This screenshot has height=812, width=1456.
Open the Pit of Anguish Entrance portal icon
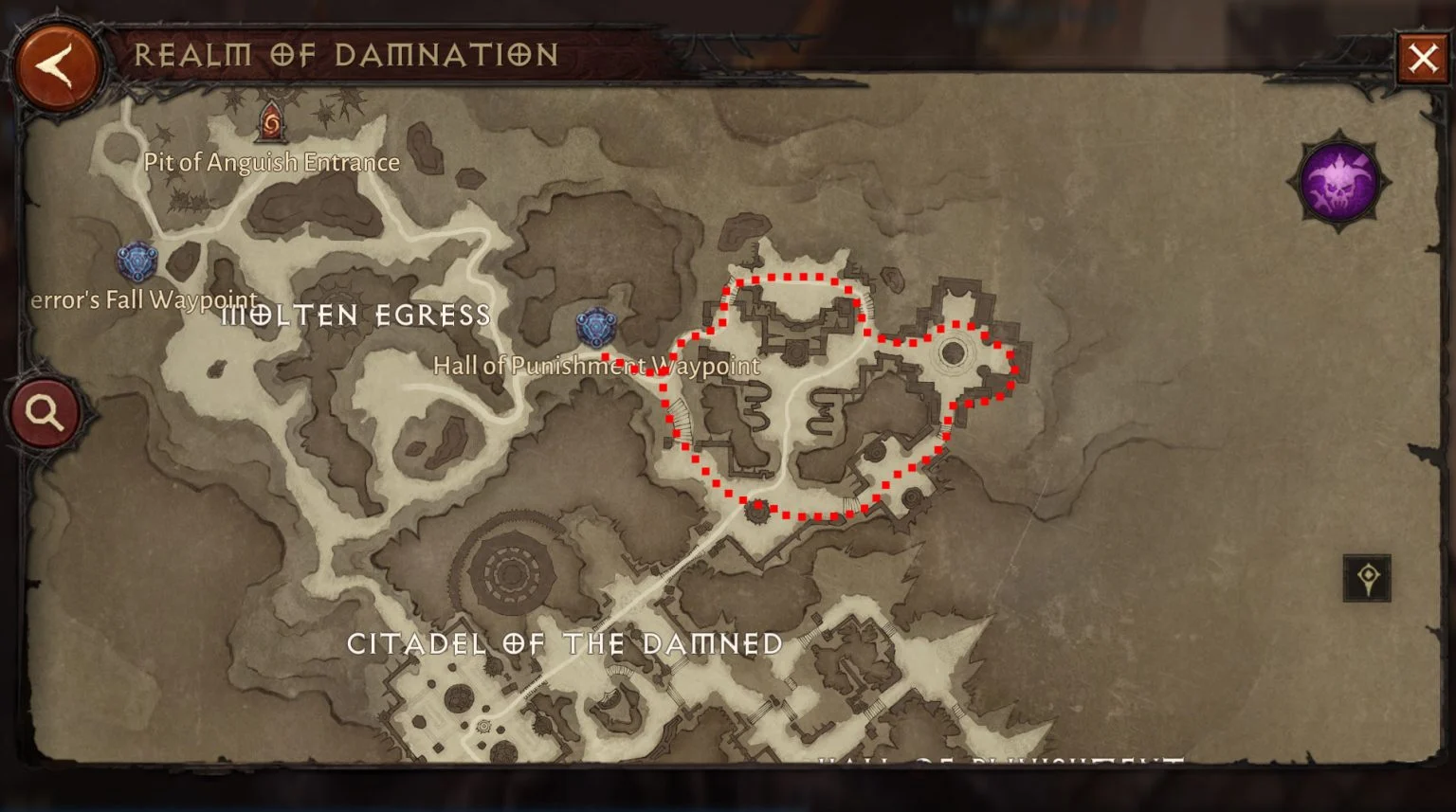270,123
